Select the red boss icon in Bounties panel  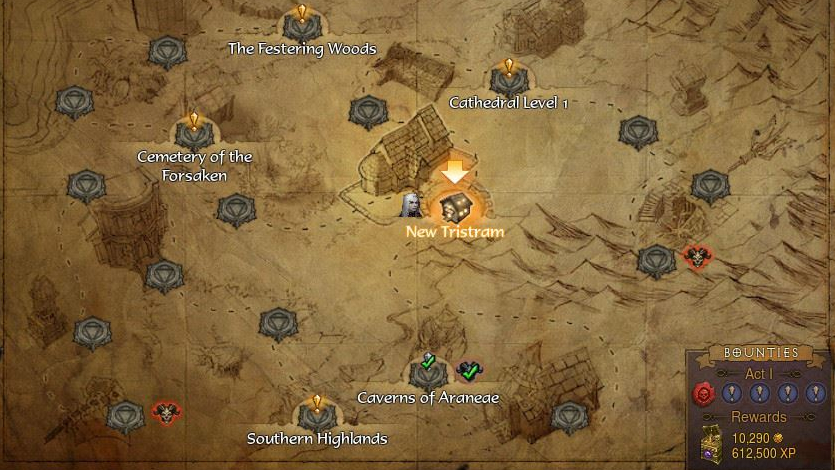[704, 394]
